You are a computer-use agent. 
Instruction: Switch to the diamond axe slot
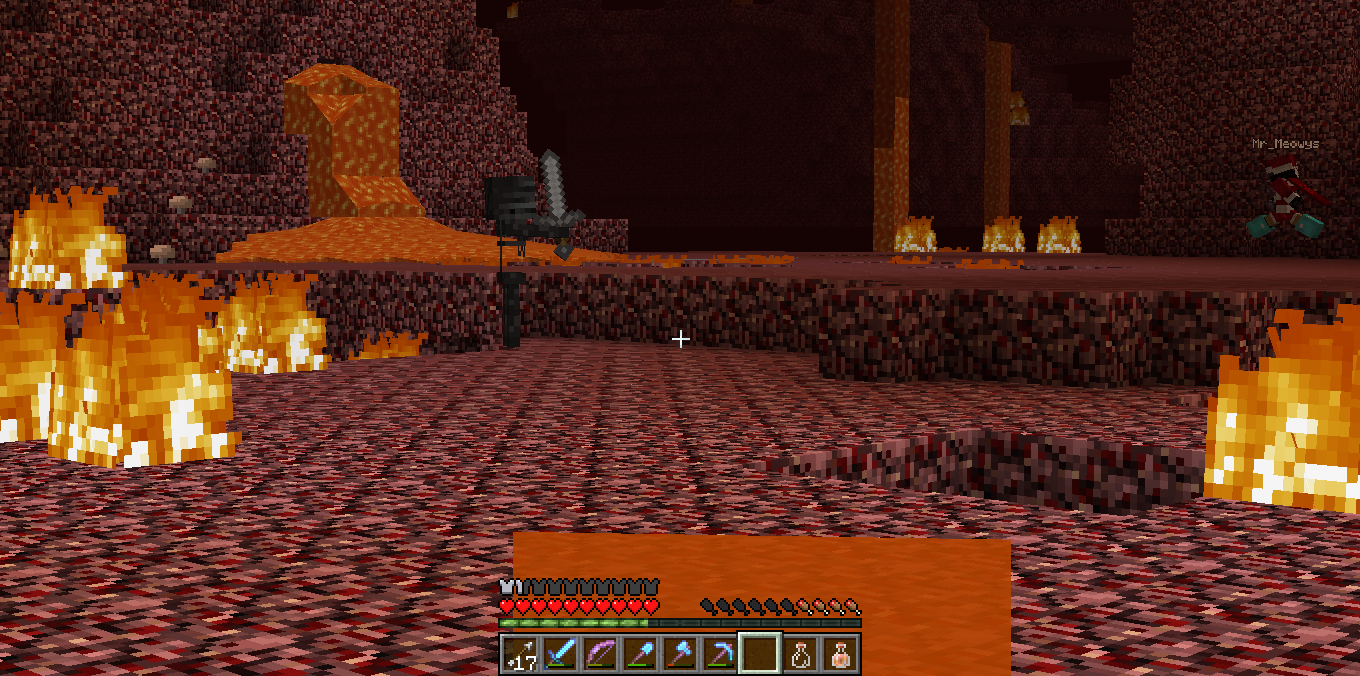pyautogui.click(x=680, y=654)
